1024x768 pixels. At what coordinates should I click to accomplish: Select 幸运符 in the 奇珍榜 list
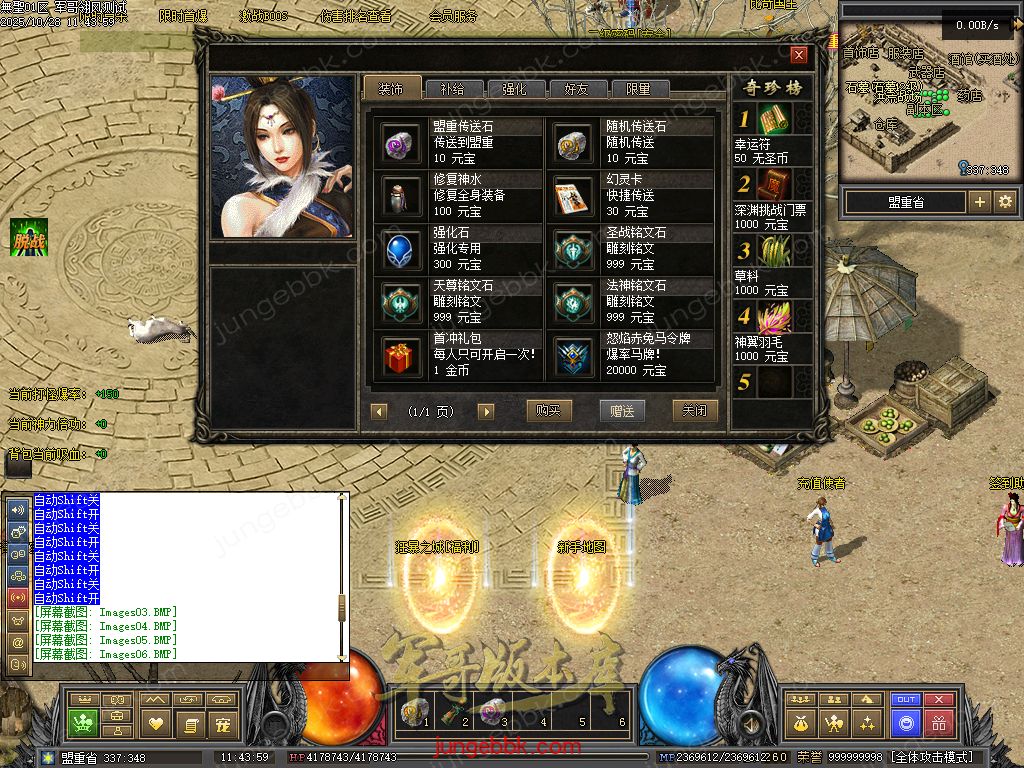pos(775,120)
